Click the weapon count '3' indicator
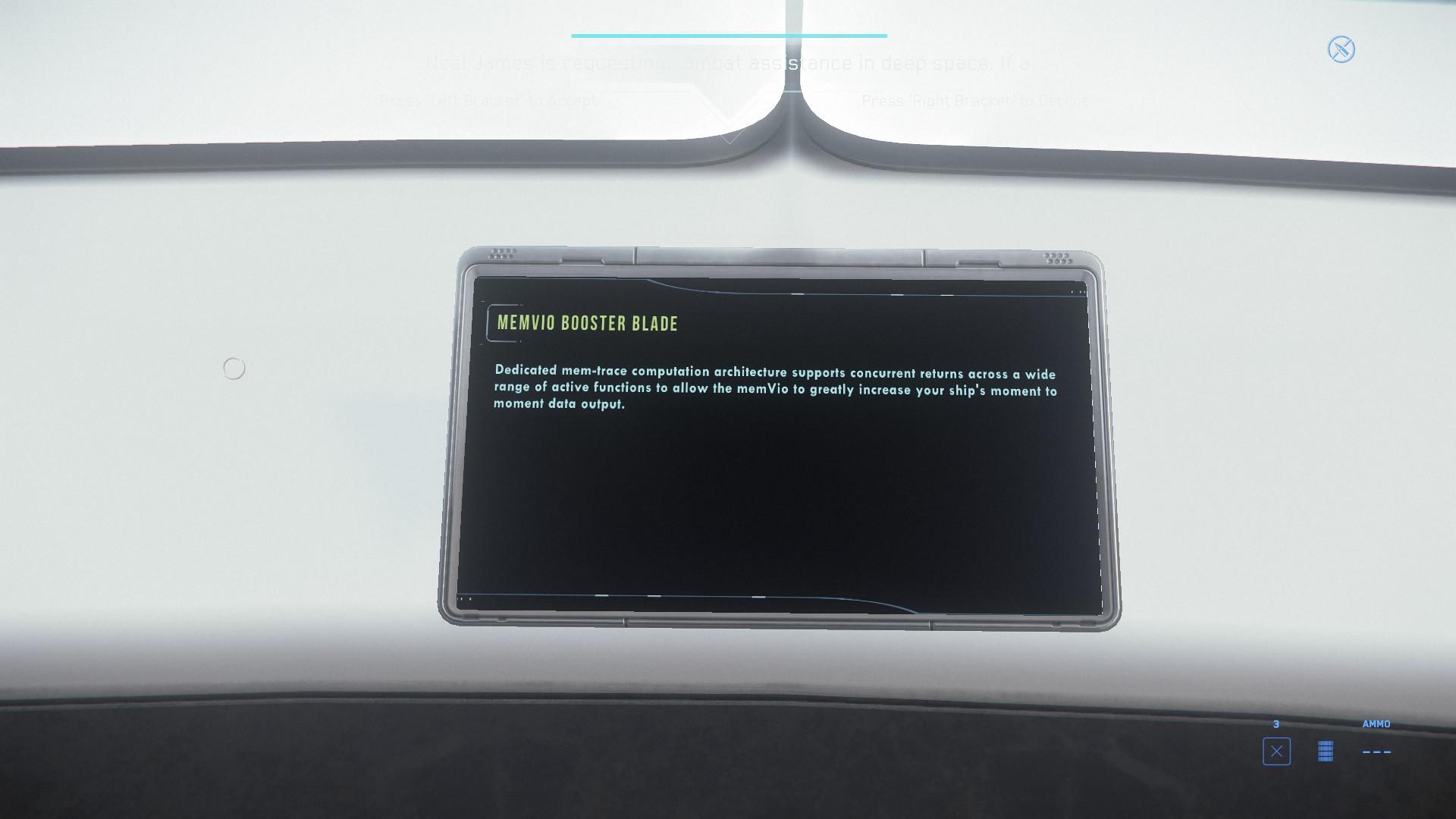 pos(1277,724)
